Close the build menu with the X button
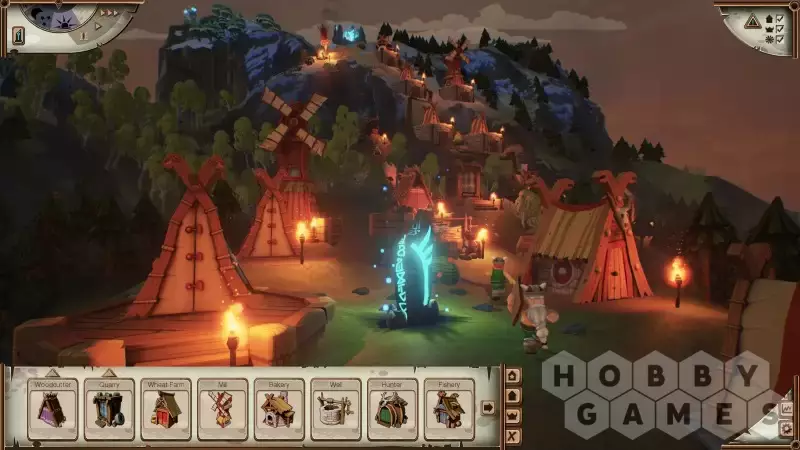 tap(513, 436)
